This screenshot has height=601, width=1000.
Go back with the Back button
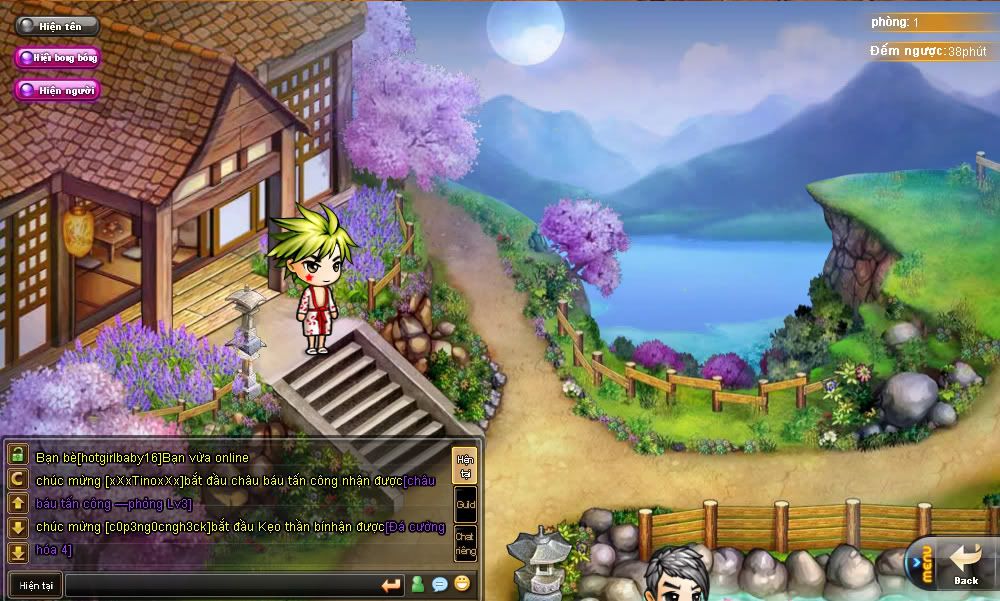pos(966,566)
